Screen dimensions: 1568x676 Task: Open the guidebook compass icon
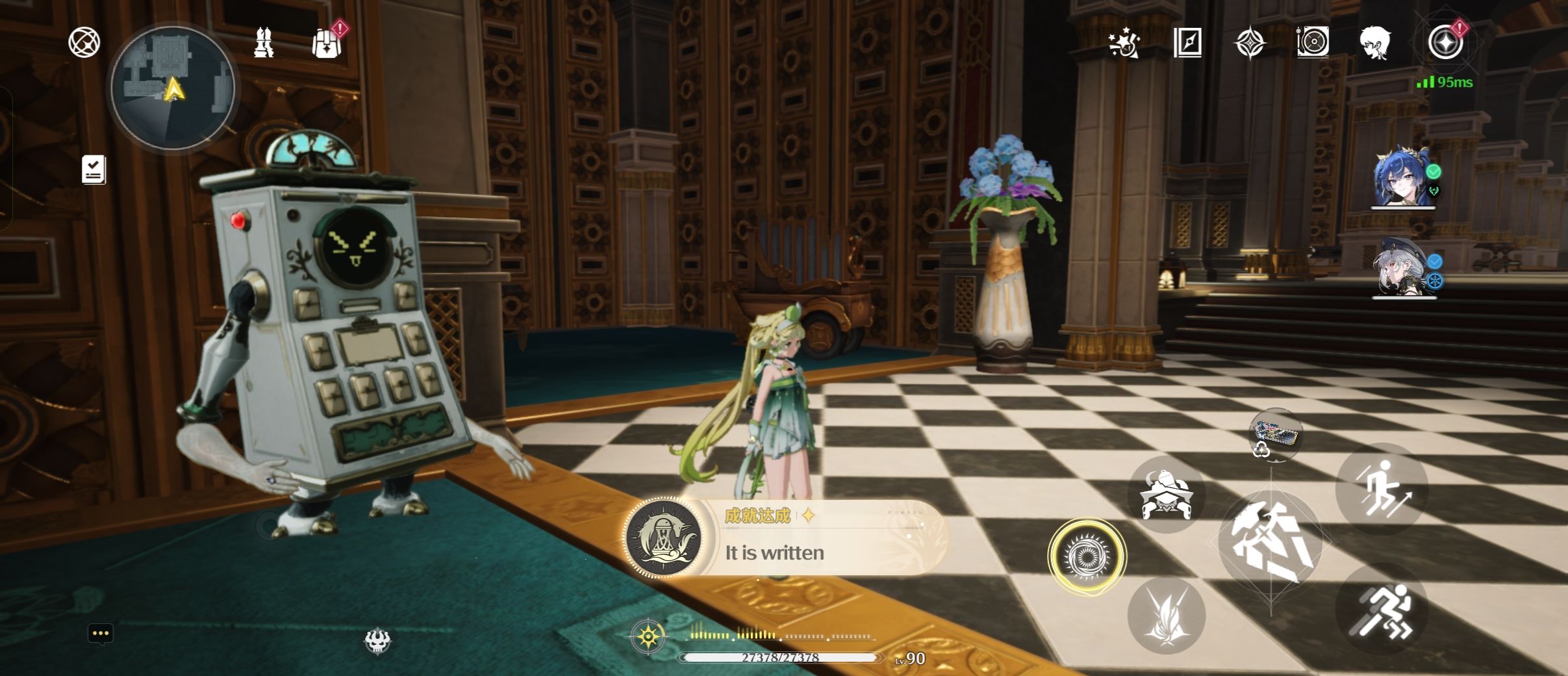1187,43
